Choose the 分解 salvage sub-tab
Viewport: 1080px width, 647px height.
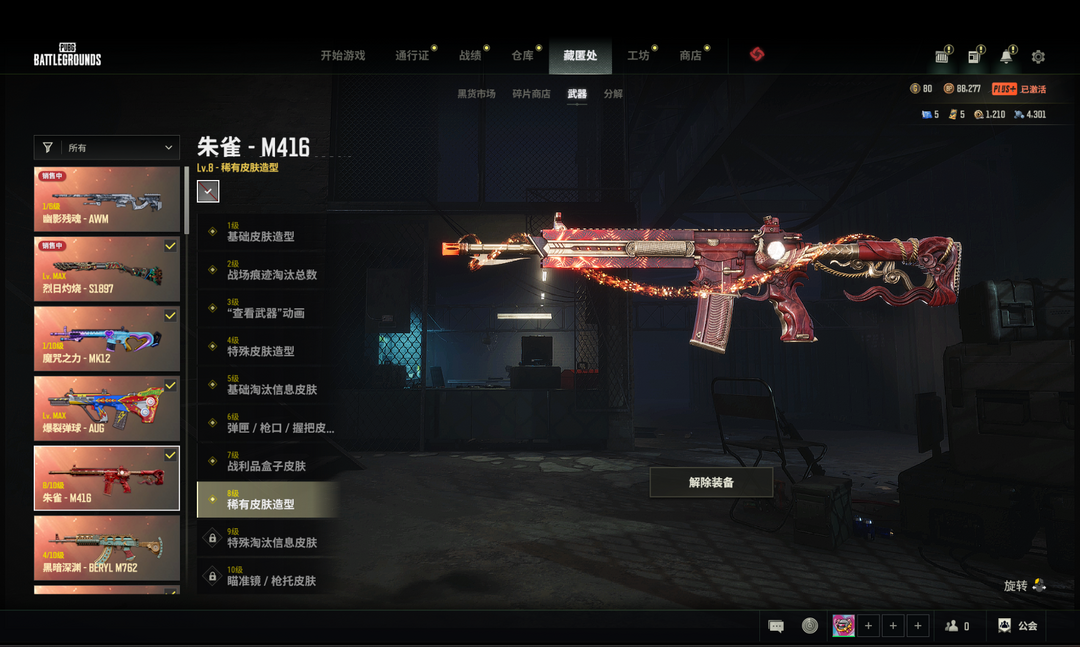click(x=613, y=94)
